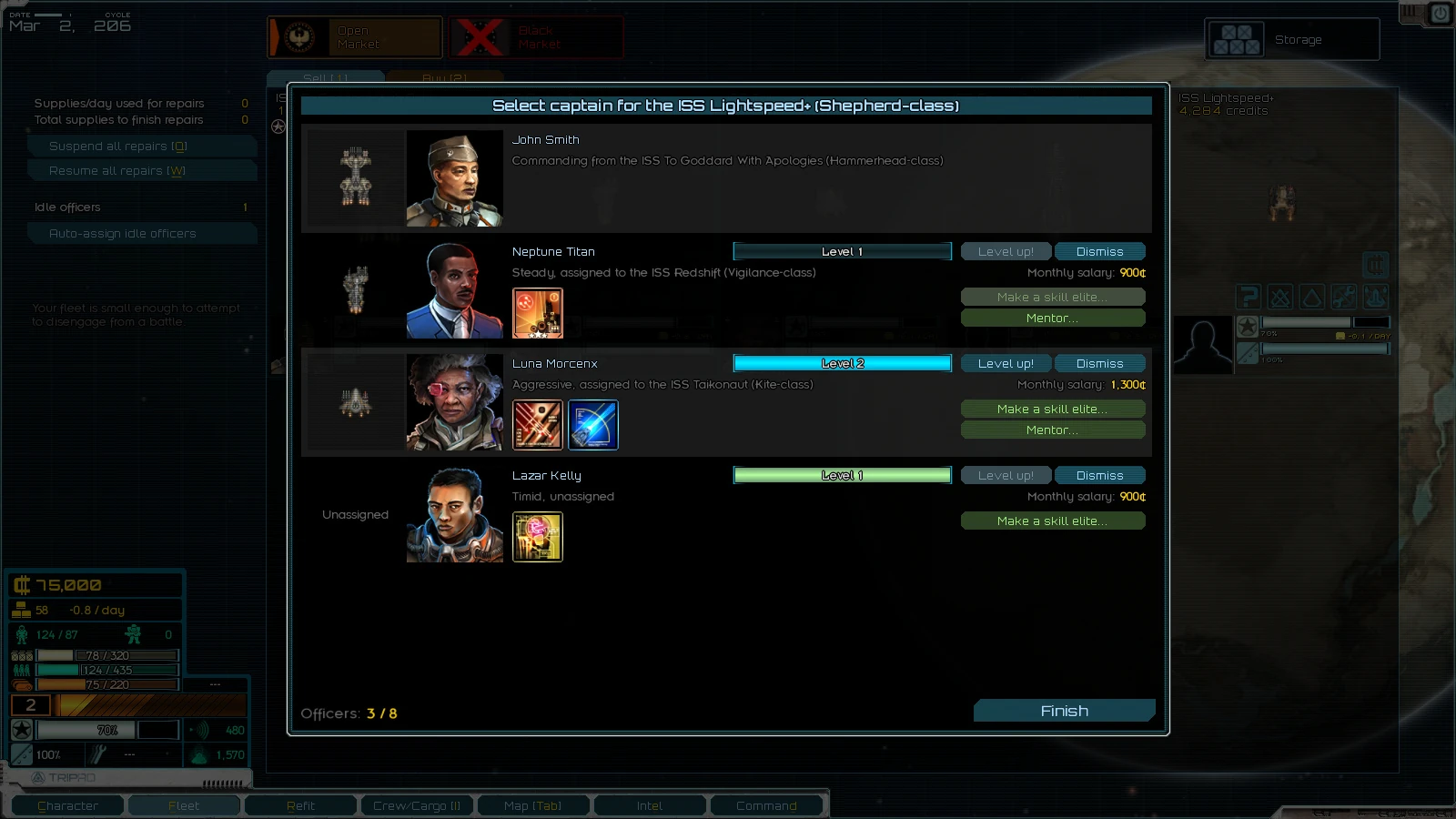Select the fuel droplet icon on the right panel

click(x=1313, y=297)
